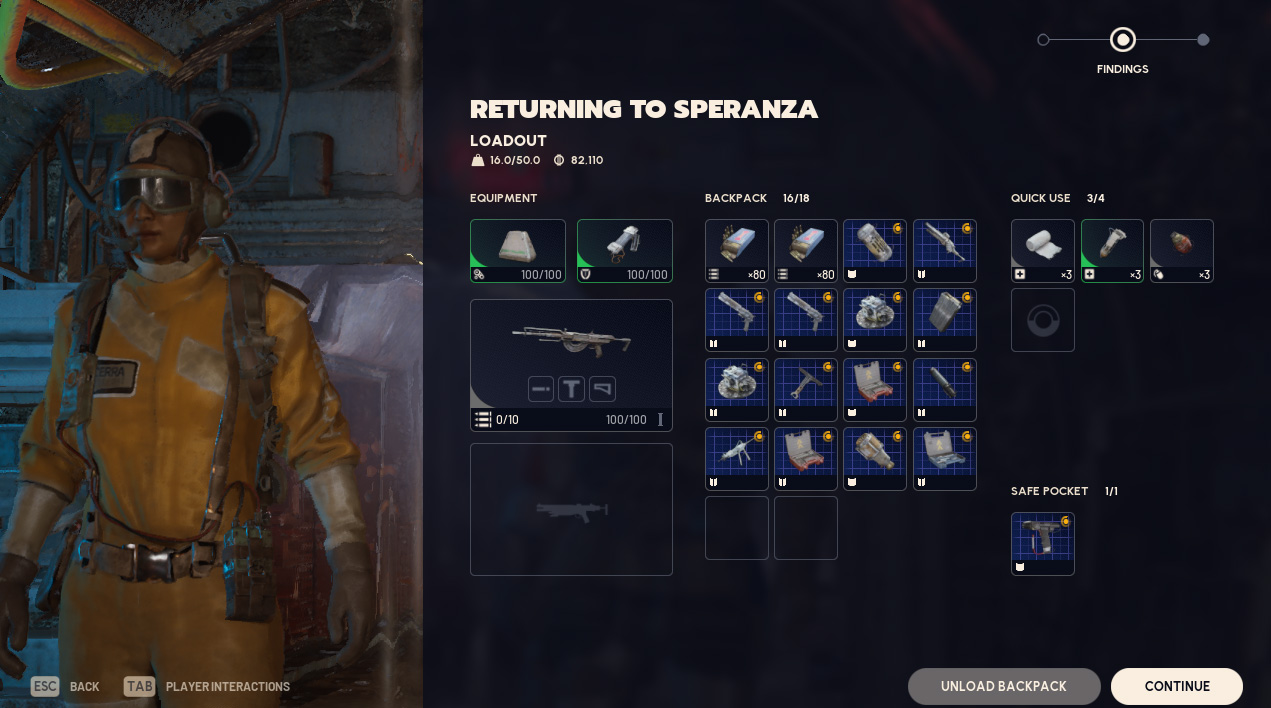The width and height of the screenshot is (1271, 708).
Task: Select the bandage quick use slot
Action: [x=1043, y=251]
